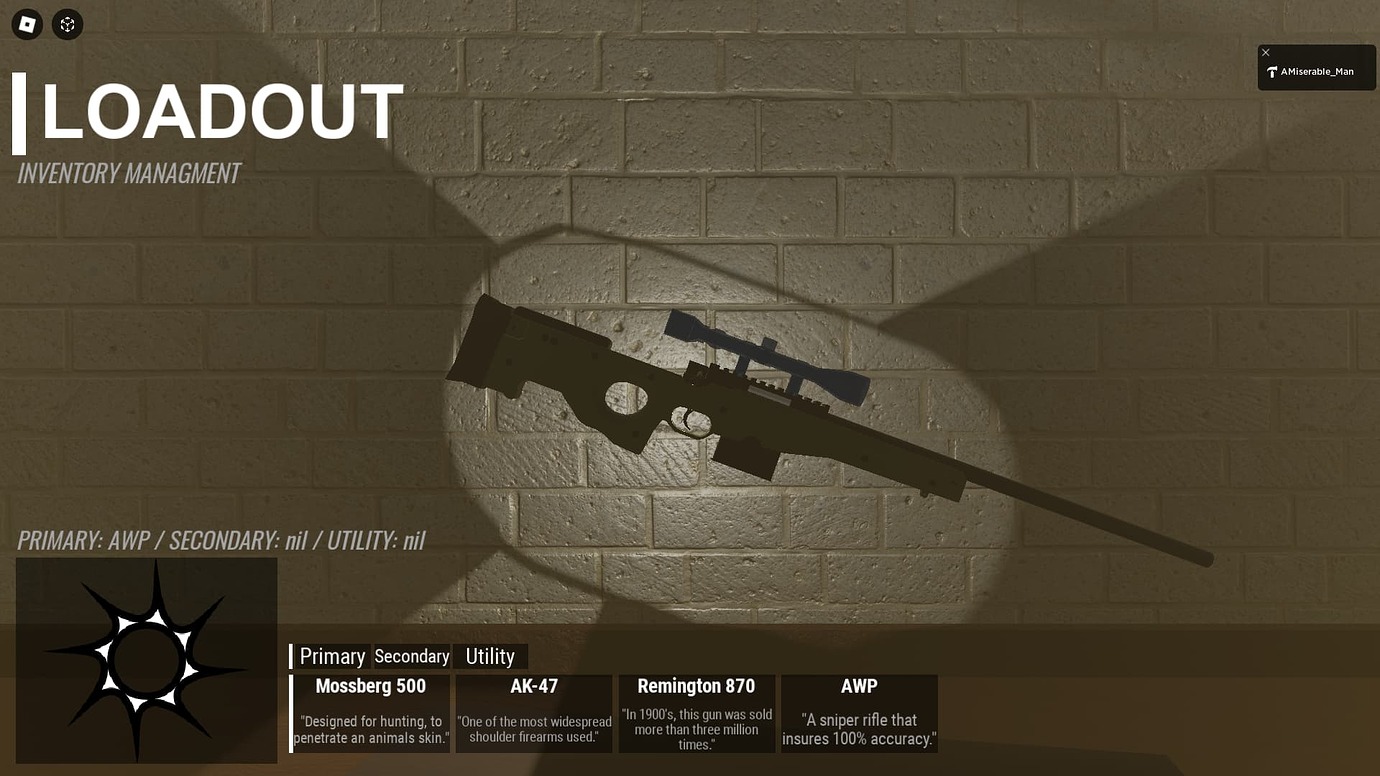
Task: Open the Utility tab
Action: point(489,656)
